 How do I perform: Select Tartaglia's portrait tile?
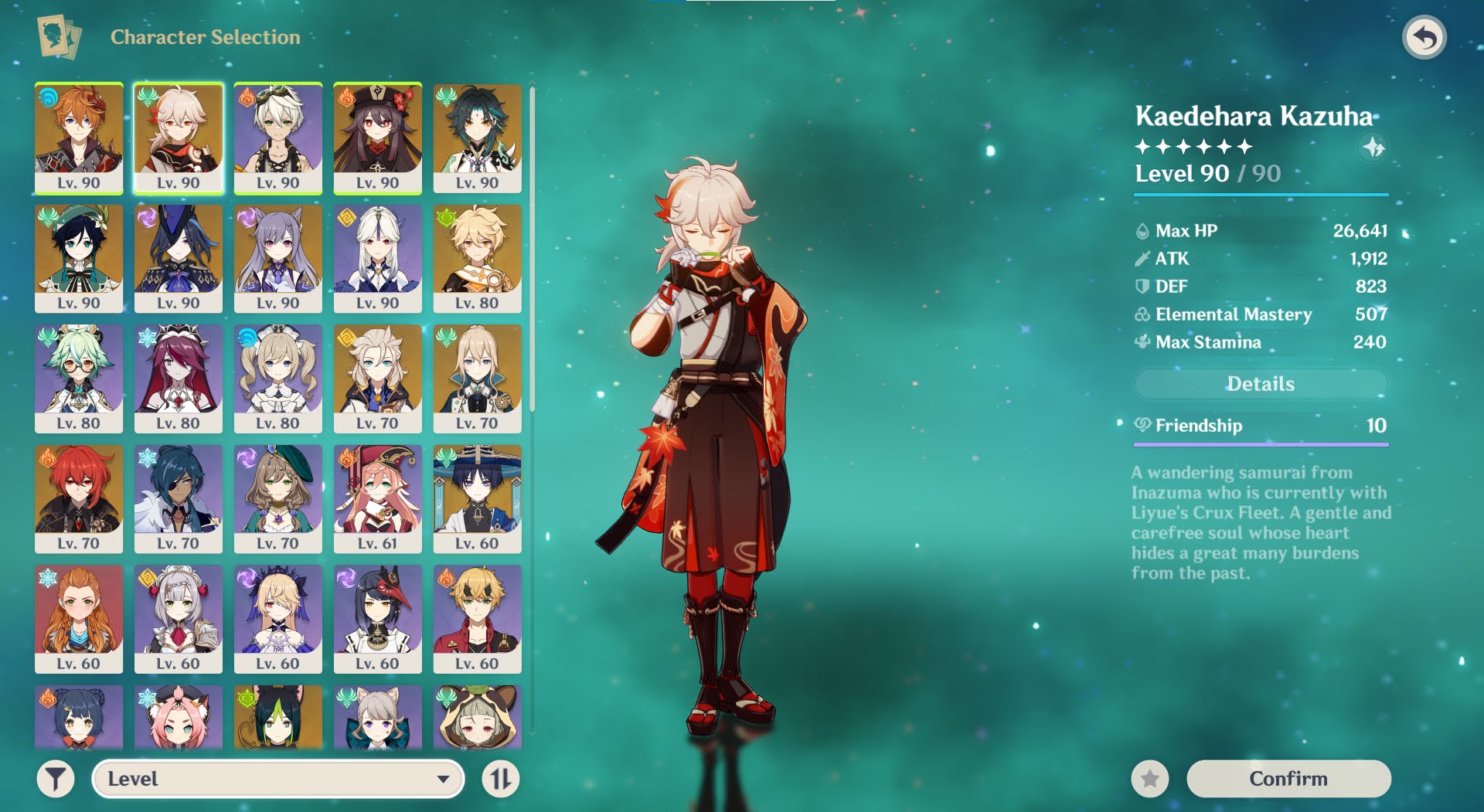click(79, 138)
